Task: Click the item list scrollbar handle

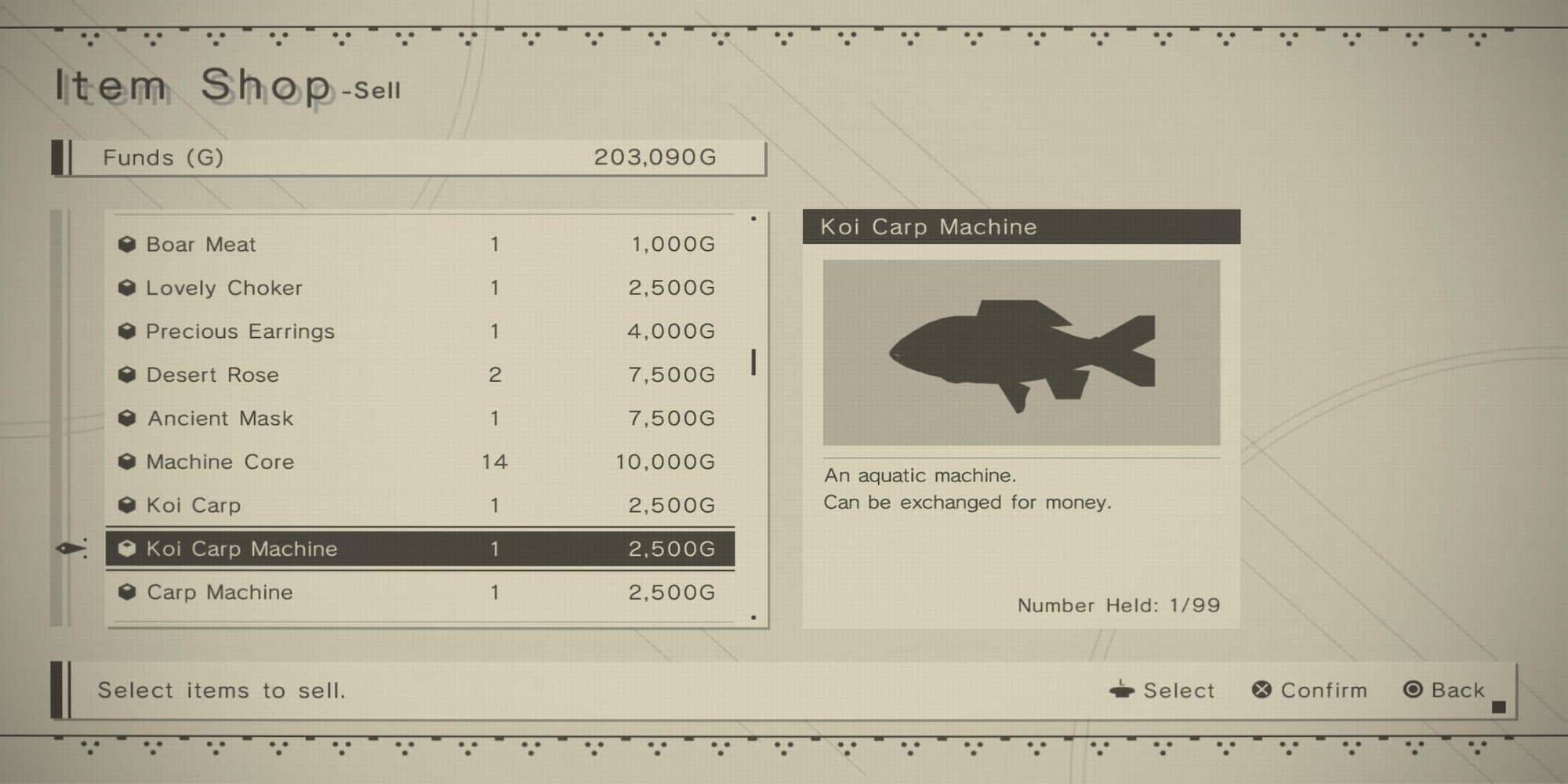Action: [x=753, y=362]
